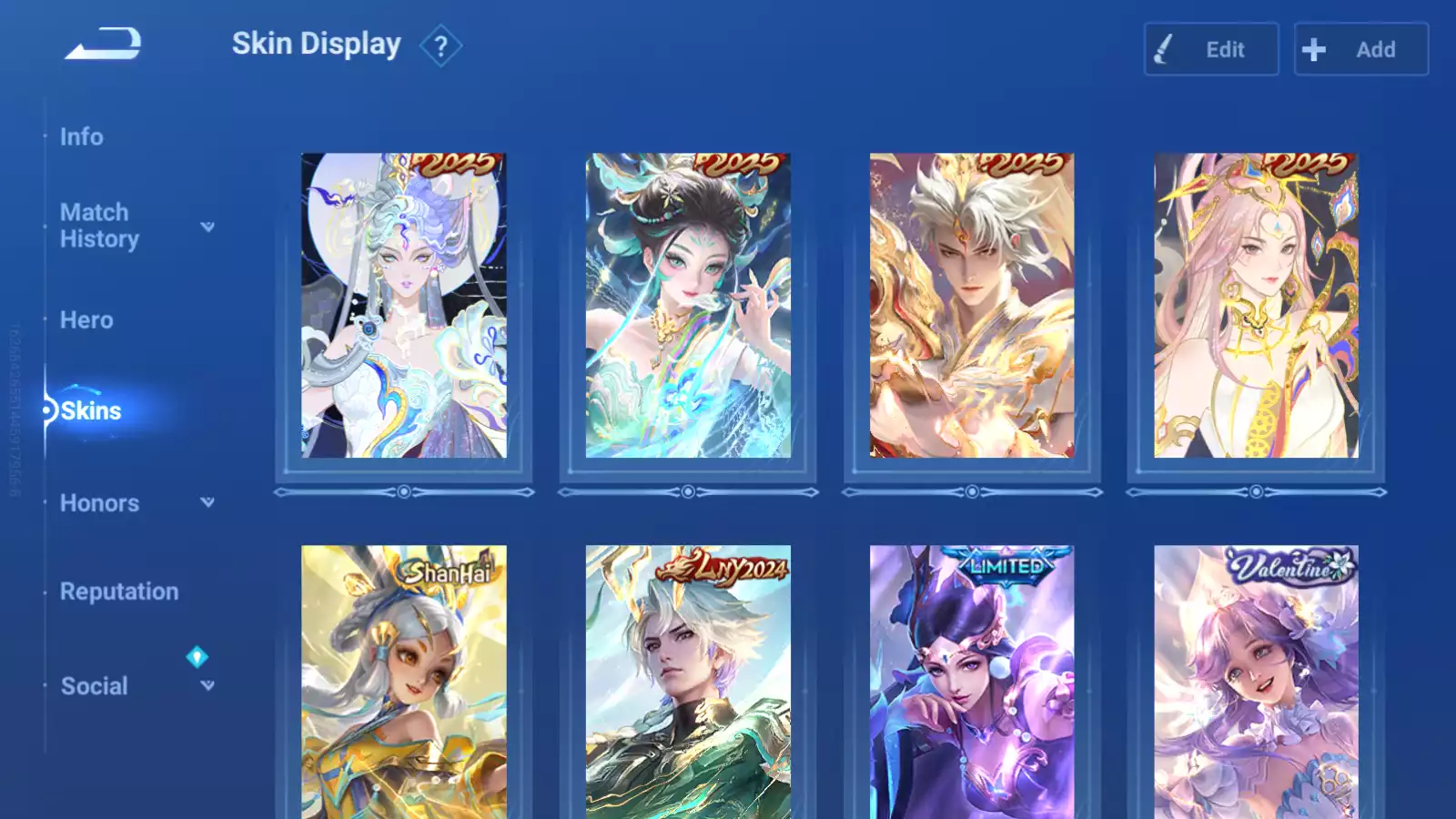Switch to the Info tab
The image size is (1456, 819).
[x=82, y=137]
